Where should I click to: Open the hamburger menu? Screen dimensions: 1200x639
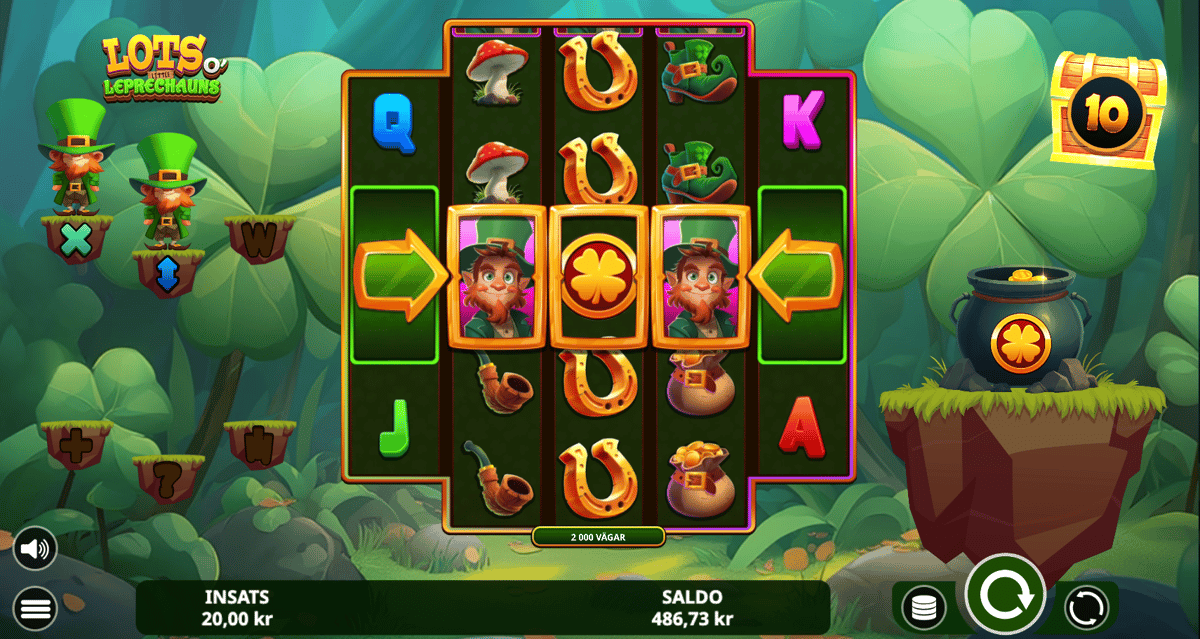coord(35,607)
